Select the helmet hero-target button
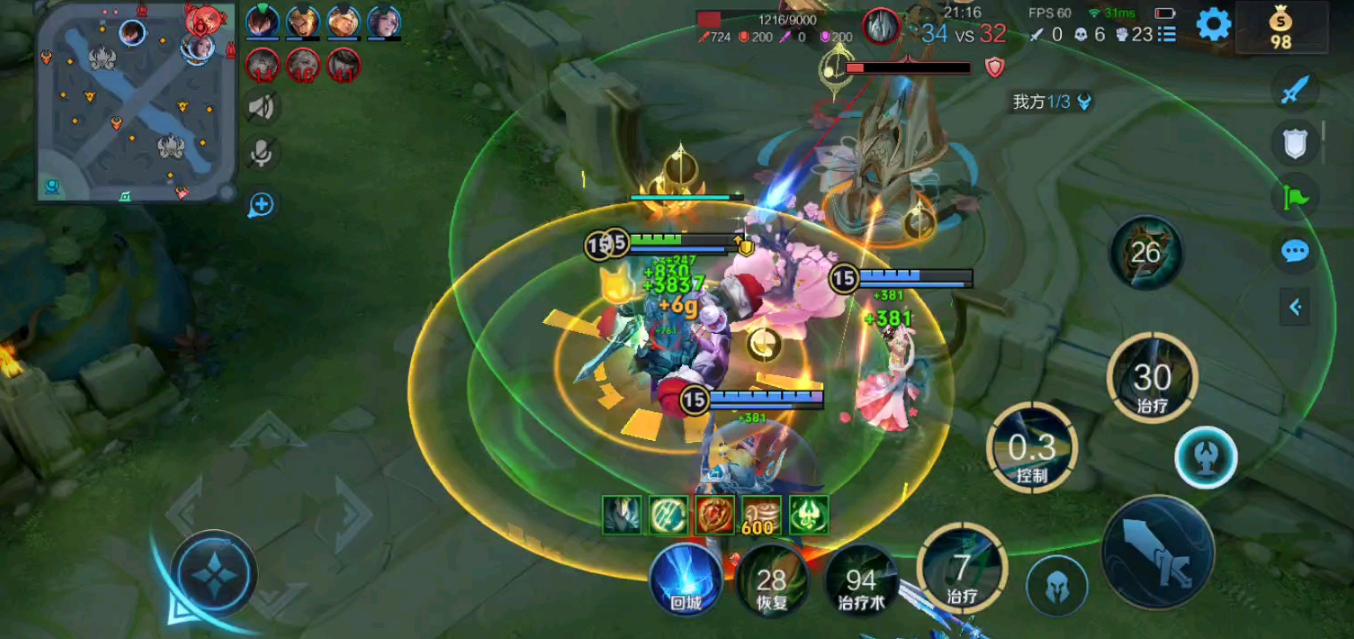The width and height of the screenshot is (1354, 639). coord(1057,586)
